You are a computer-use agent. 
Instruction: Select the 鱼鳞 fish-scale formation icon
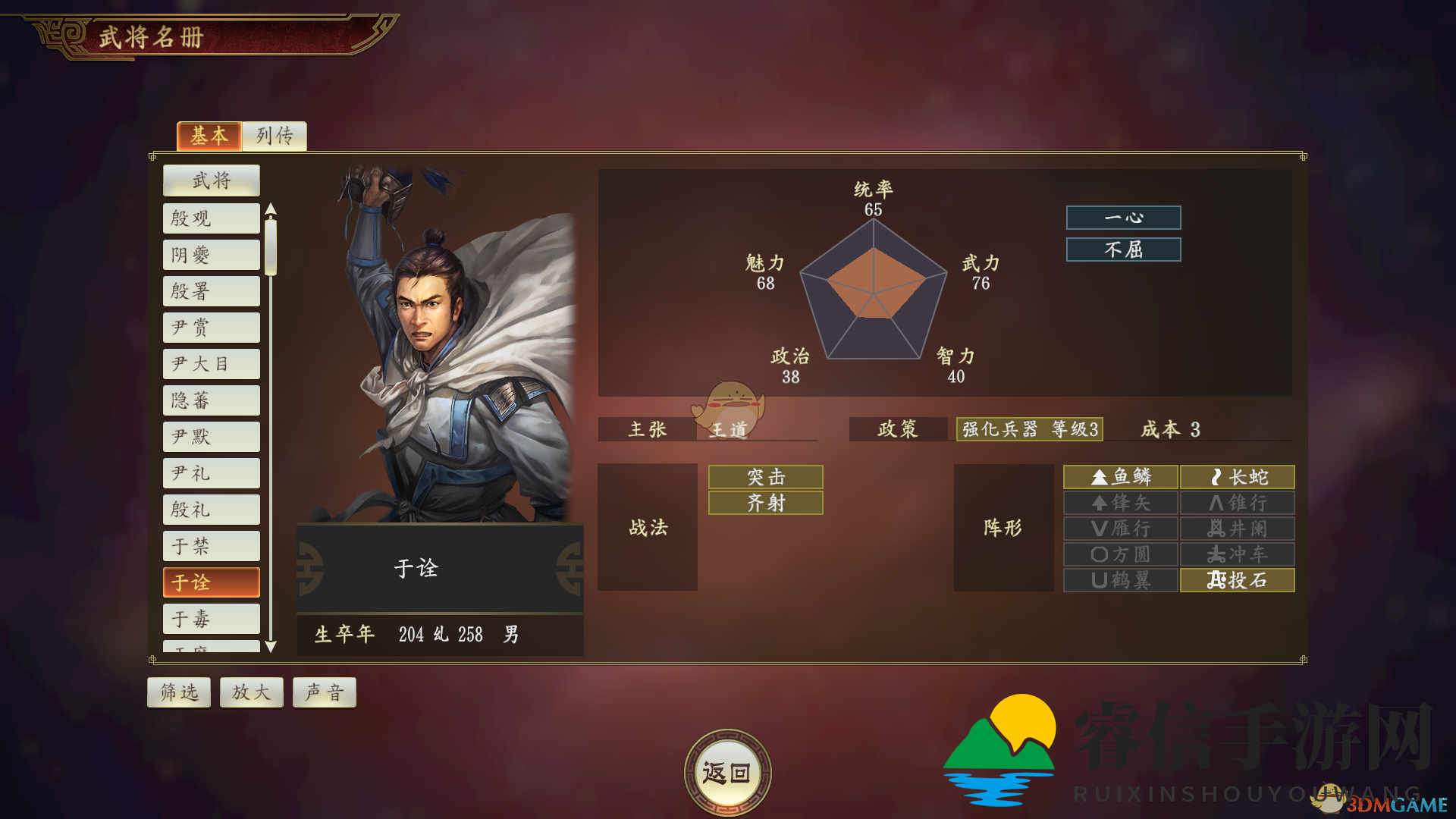pyautogui.click(x=1120, y=477)
